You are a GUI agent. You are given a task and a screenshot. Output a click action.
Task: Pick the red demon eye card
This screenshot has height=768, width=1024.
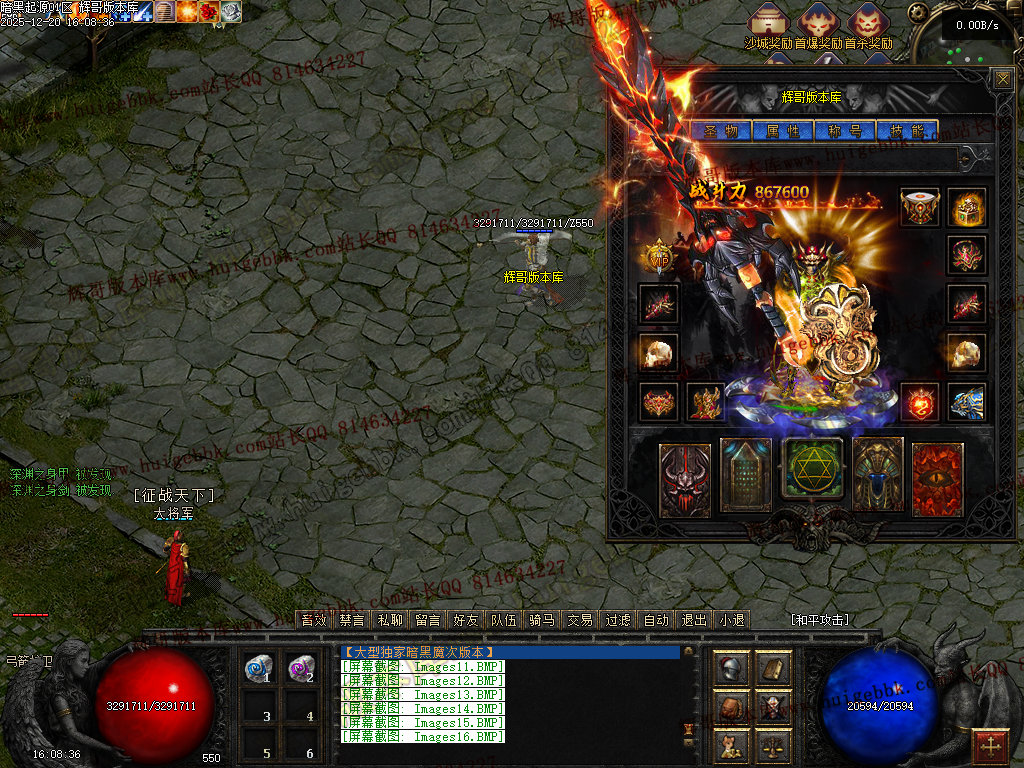click(938, 479)
